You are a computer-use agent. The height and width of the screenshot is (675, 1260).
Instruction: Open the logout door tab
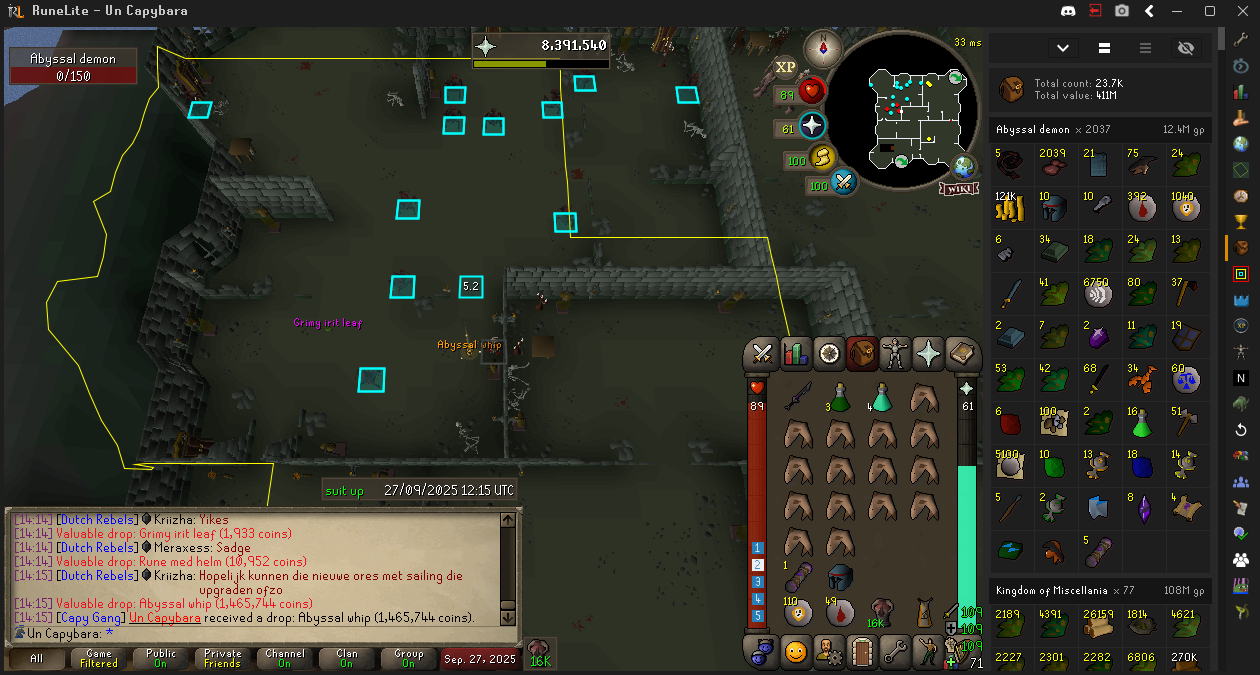(862, 653)
